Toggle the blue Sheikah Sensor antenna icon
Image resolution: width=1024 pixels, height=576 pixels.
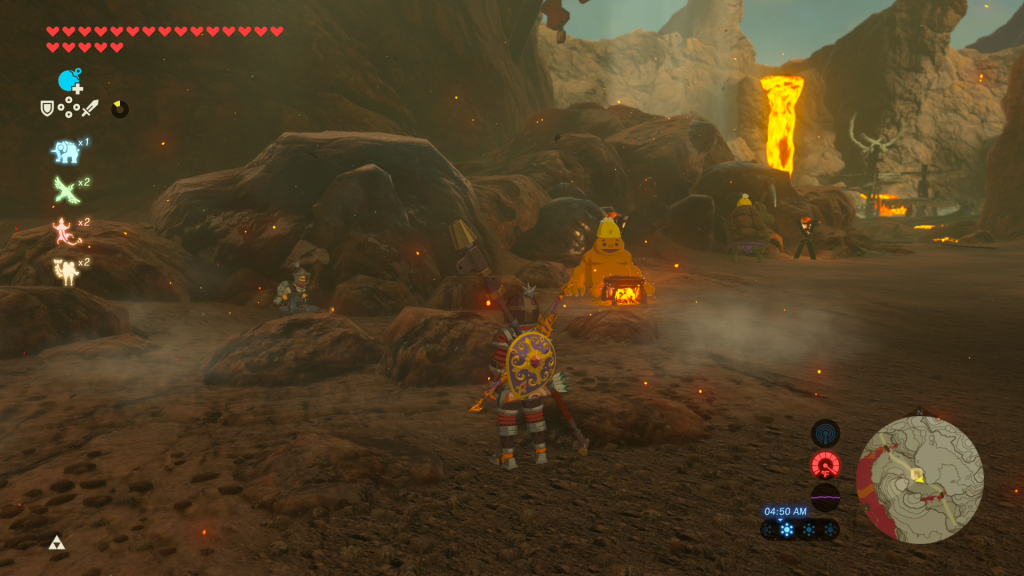click(825, 433)
